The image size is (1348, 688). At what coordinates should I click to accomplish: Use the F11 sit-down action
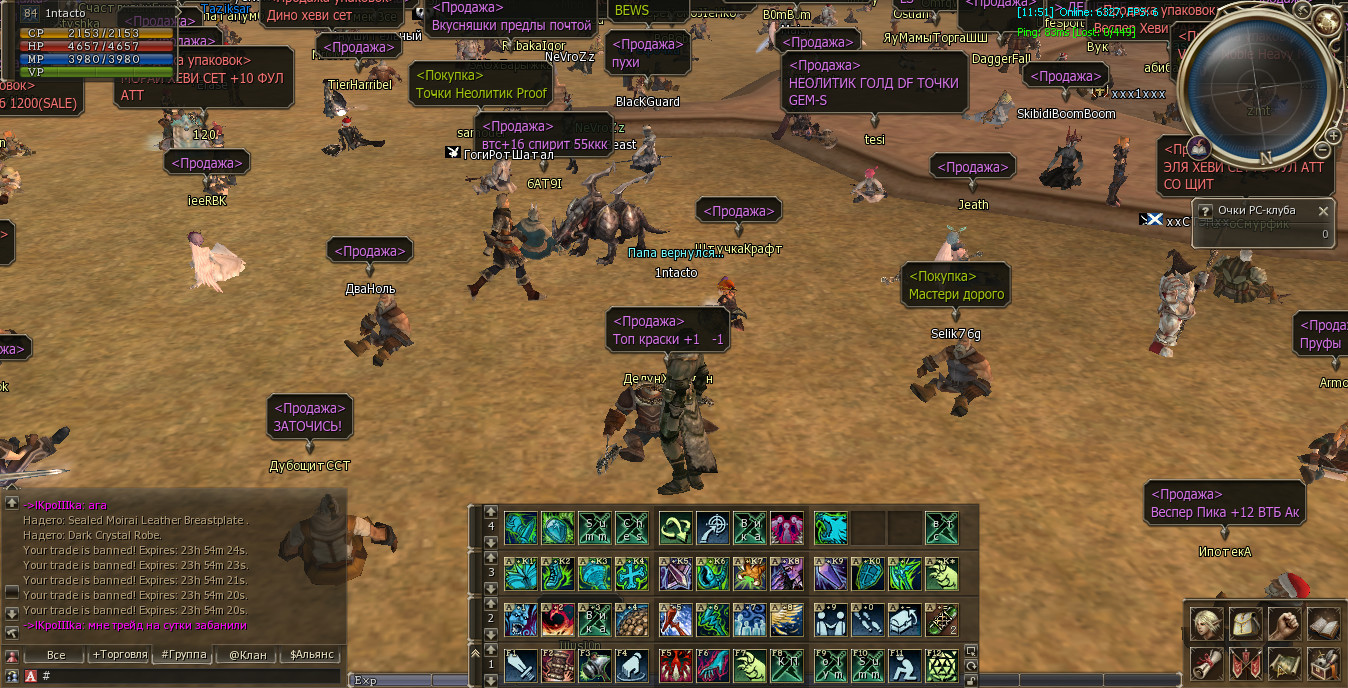click(x=905, y=665)
